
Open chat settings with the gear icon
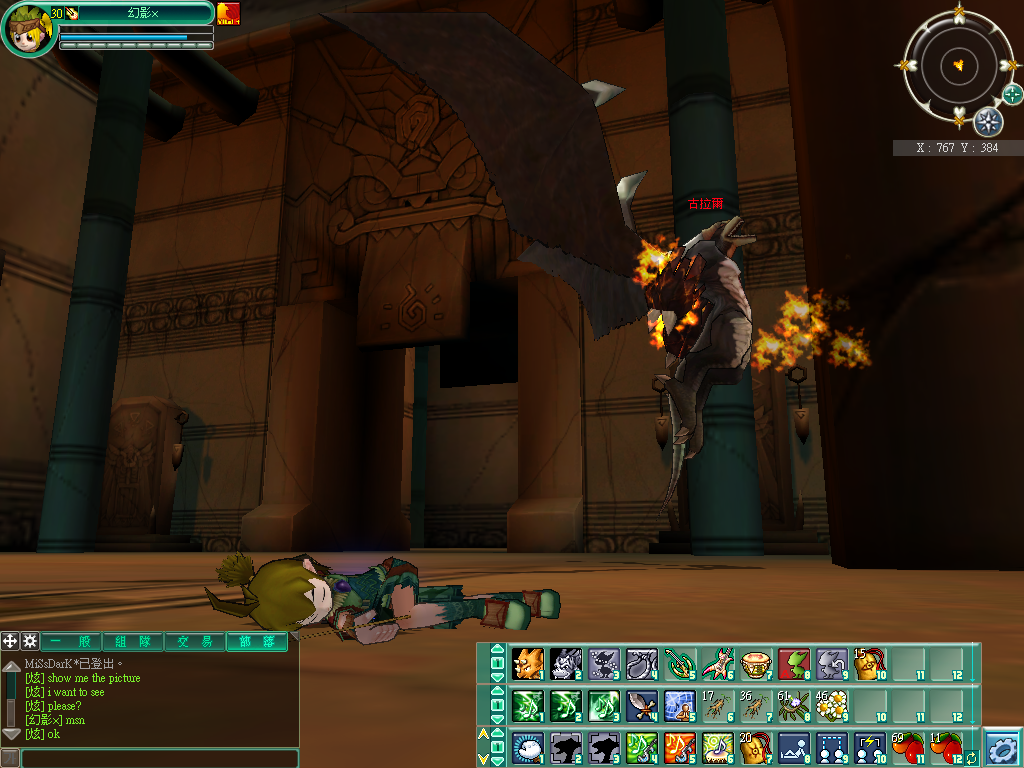pyautogui.click(x=30, y=641)
